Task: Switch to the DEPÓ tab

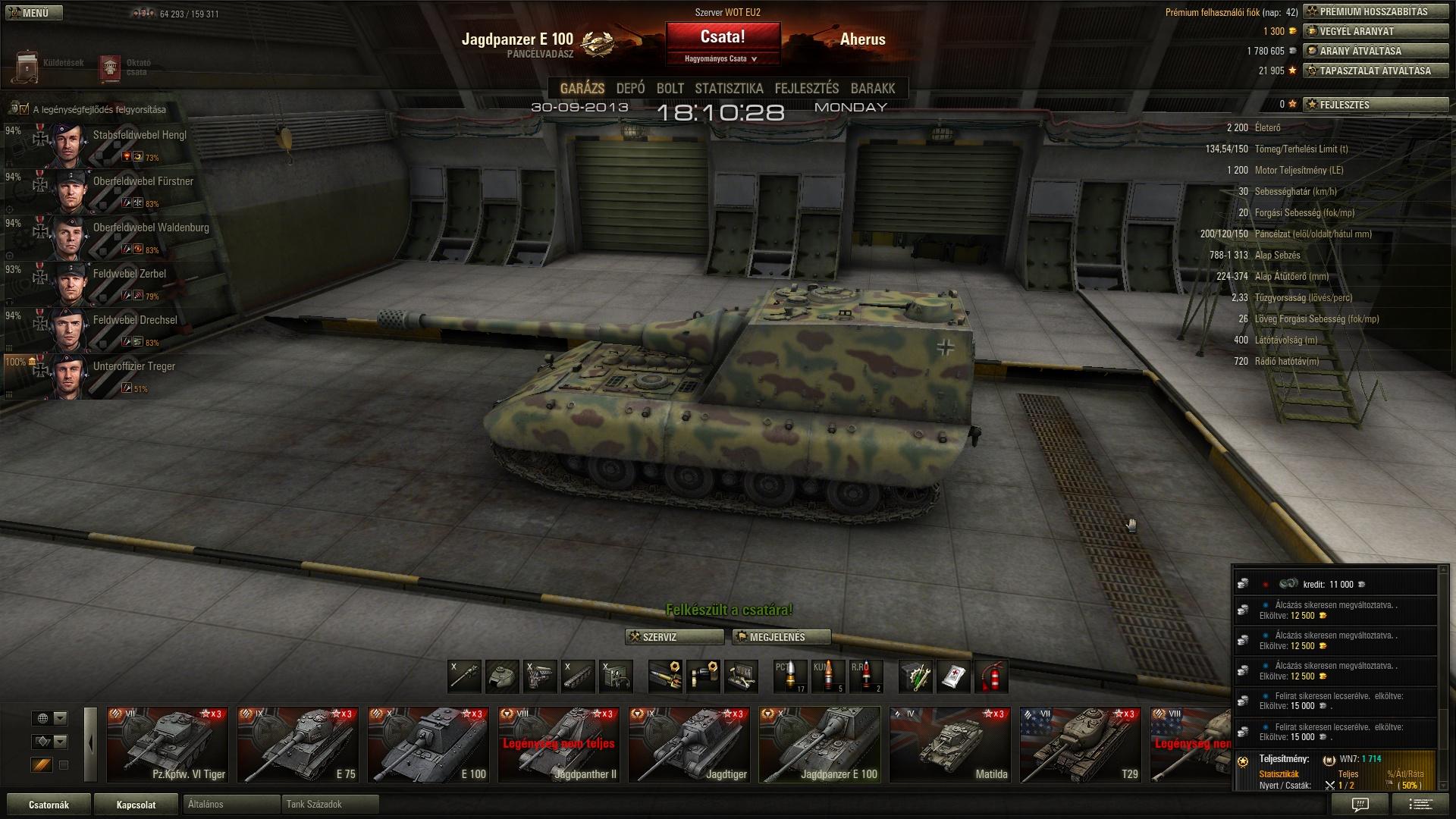Action: [x=630, y=89]
